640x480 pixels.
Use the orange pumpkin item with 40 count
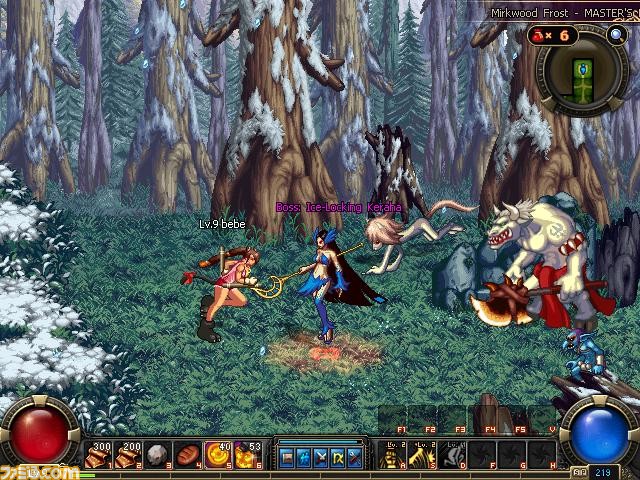point(214,455)
